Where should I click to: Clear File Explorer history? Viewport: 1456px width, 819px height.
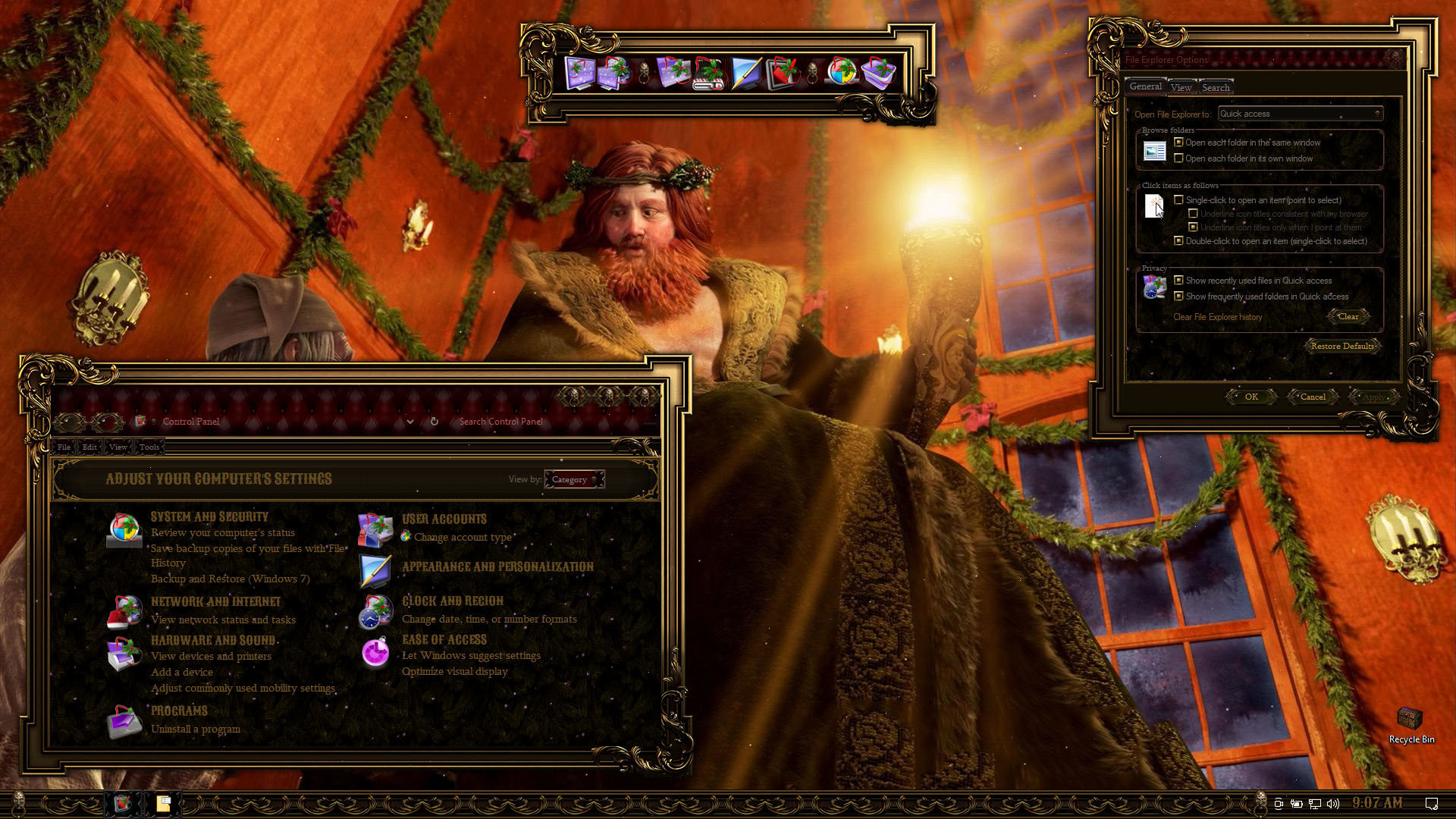coord(1348,317)
